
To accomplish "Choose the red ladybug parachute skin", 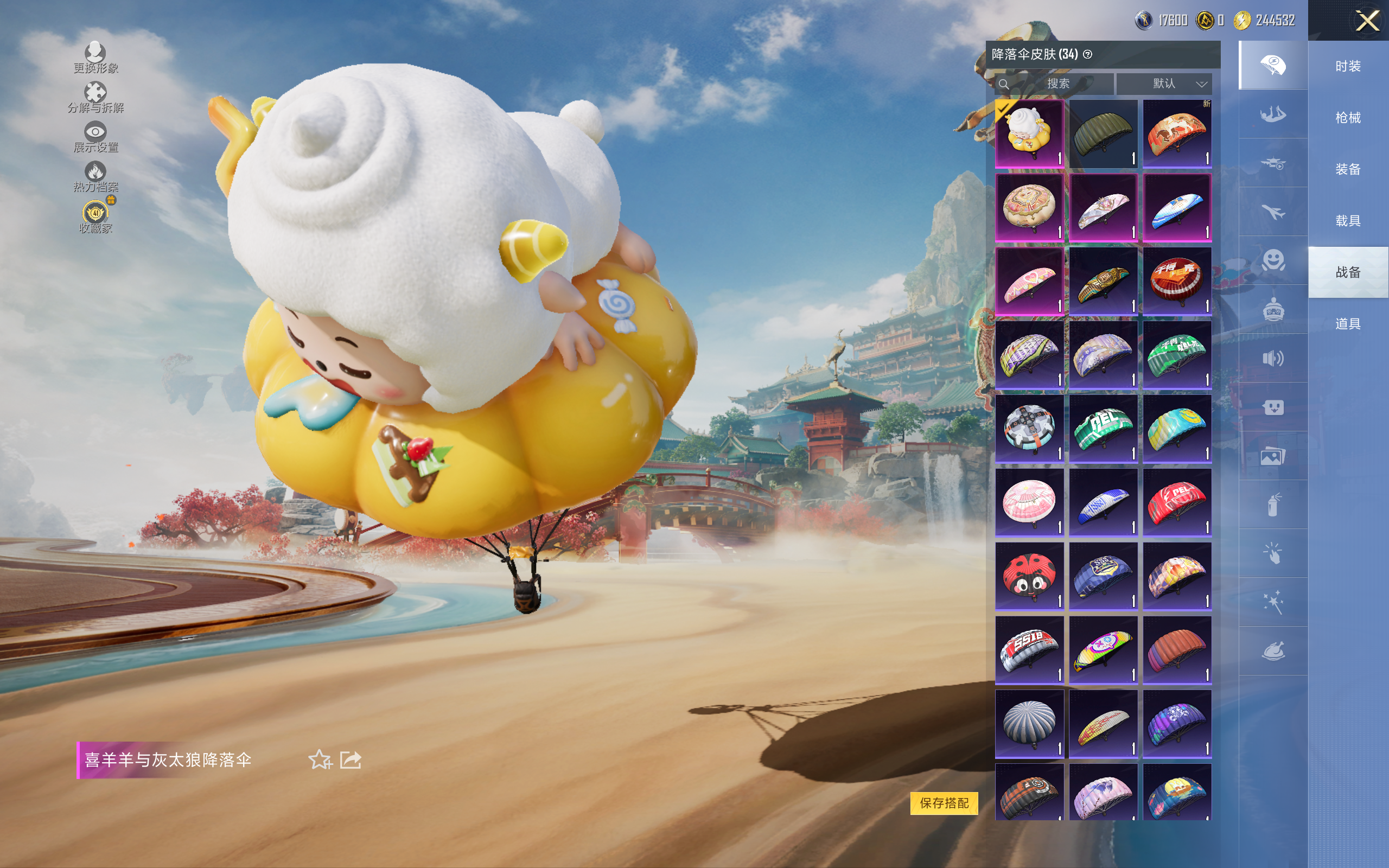I will [x=1029, y=576].
